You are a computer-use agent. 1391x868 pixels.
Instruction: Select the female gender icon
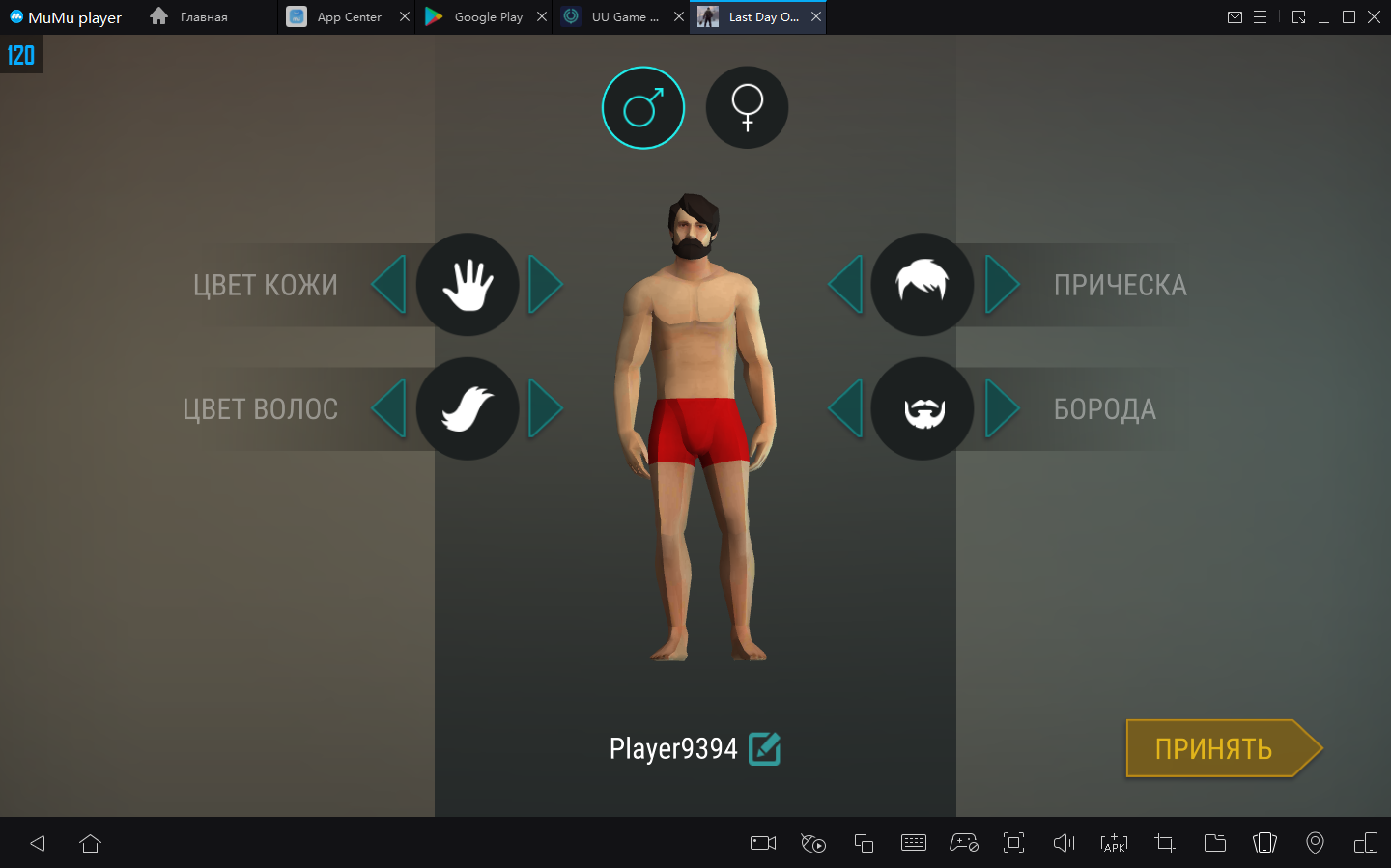point(747,107)
